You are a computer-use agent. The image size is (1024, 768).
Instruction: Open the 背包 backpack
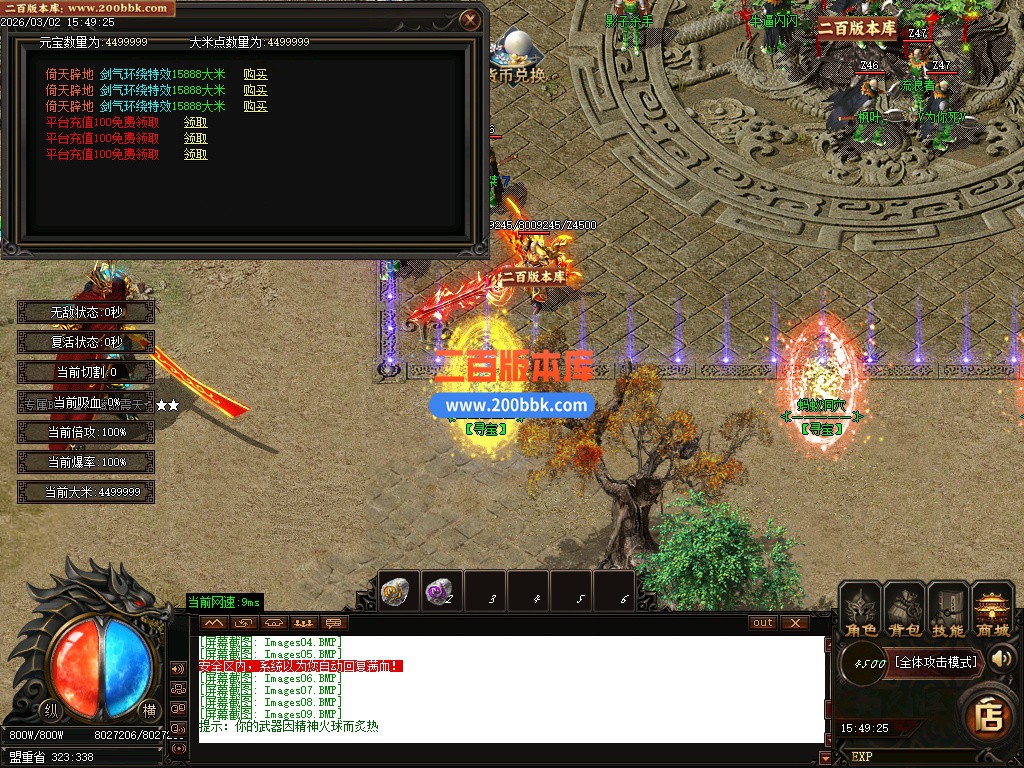pyautogui.click(x=904, y=610)
